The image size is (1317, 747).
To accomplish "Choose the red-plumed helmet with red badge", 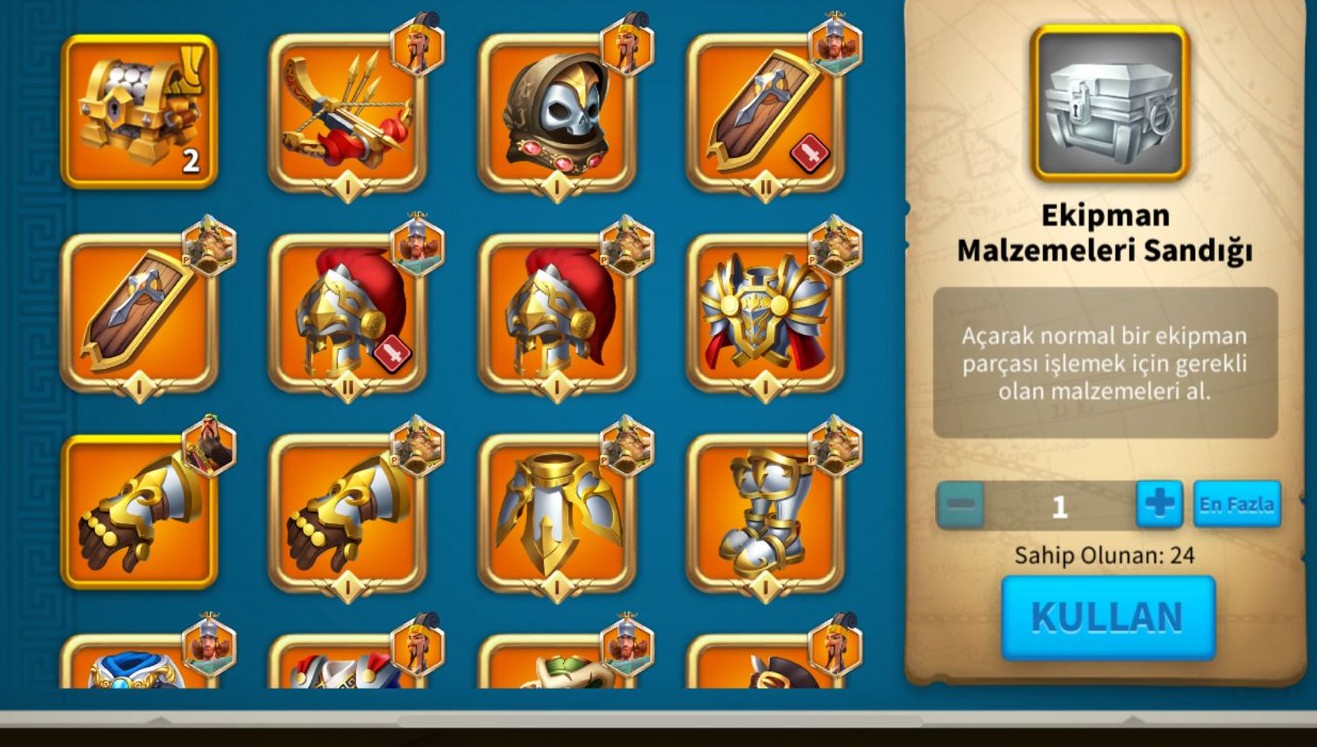I will pyautogui.click(x=347, y=312).
